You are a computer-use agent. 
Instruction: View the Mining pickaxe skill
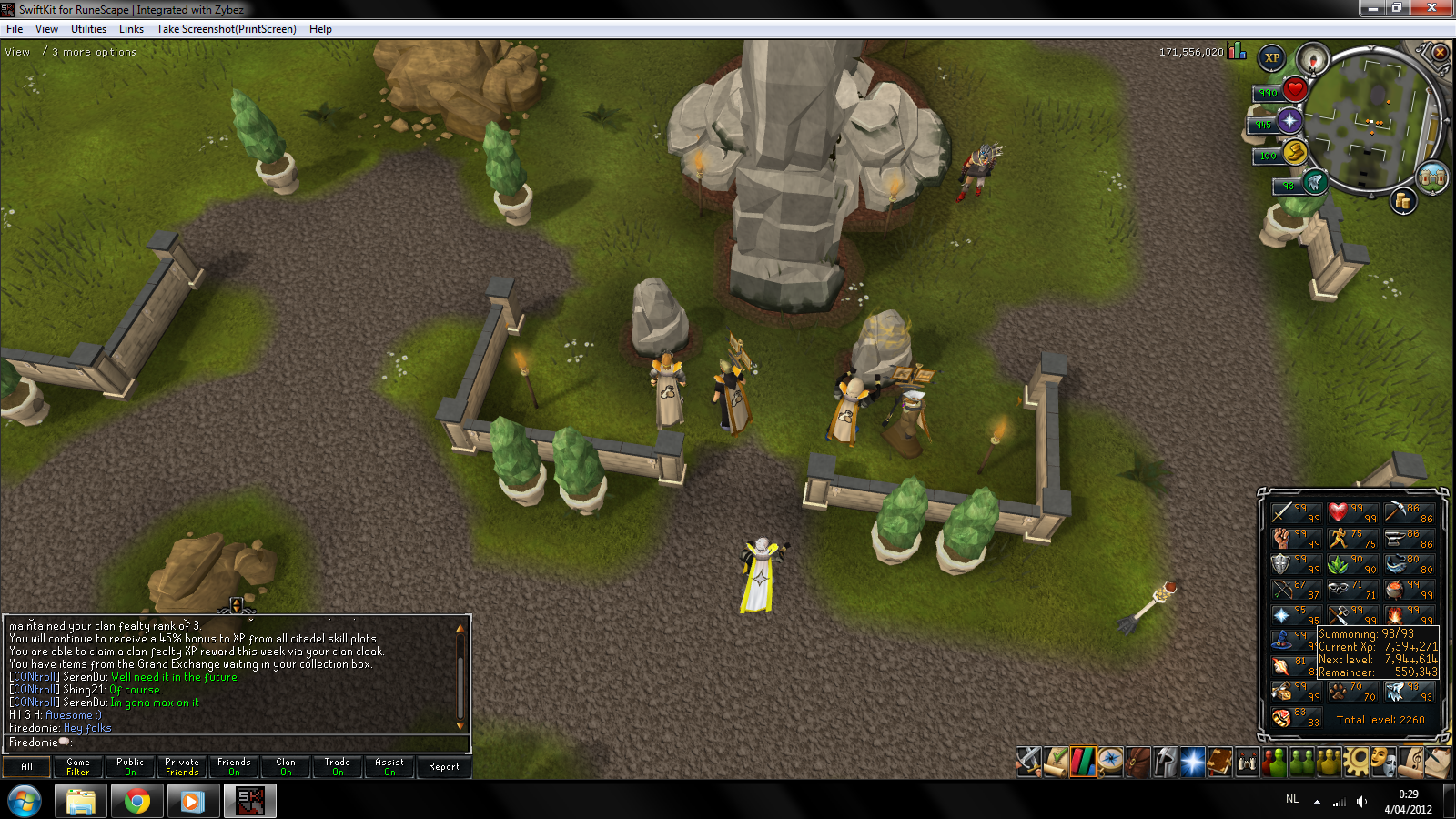tap(1395, 513)
